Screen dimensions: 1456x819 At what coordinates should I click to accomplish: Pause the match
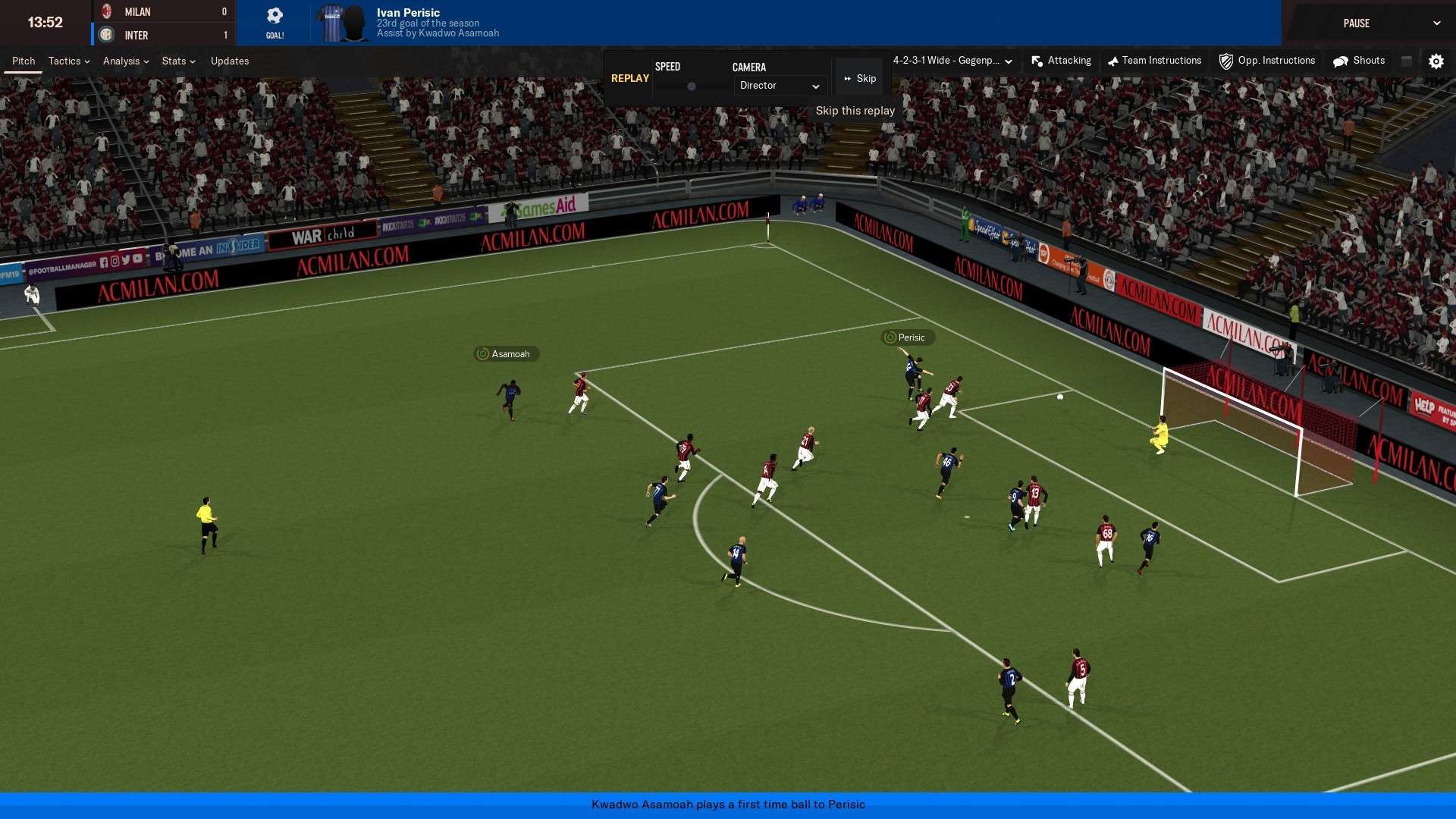(x=1356, y=24)
